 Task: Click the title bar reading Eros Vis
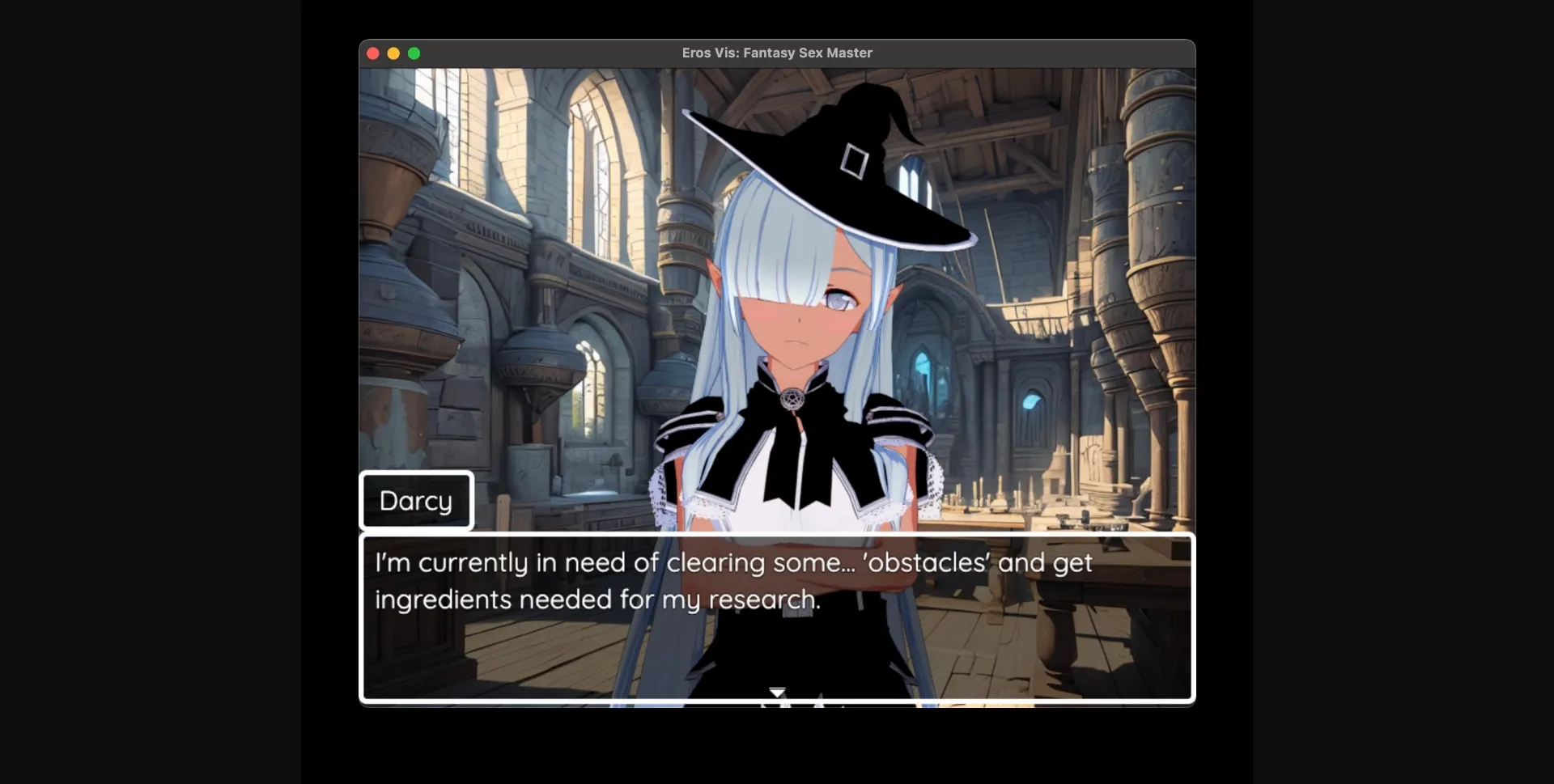click(x=776, y=53)
